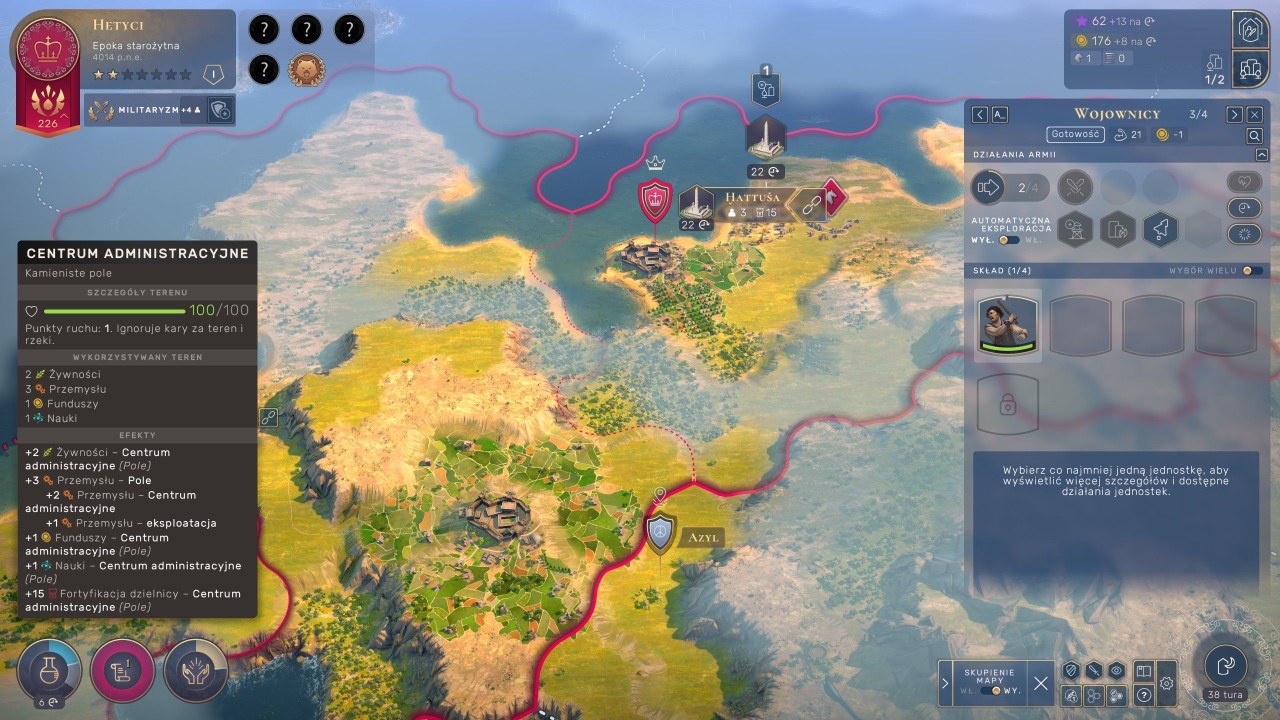The height and width of the screenshot is (720, 1280).
Task: Zoom to the army with magnifier button
Action: (x=1254, y=135)
